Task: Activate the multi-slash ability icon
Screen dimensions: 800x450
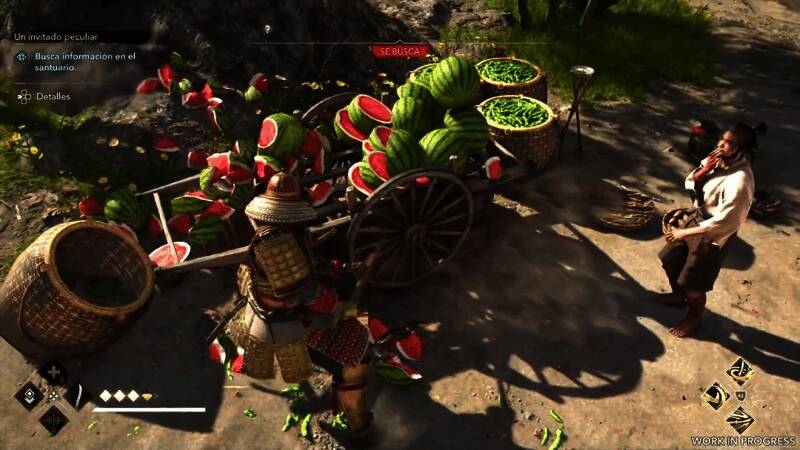Action: click(740, 420)
